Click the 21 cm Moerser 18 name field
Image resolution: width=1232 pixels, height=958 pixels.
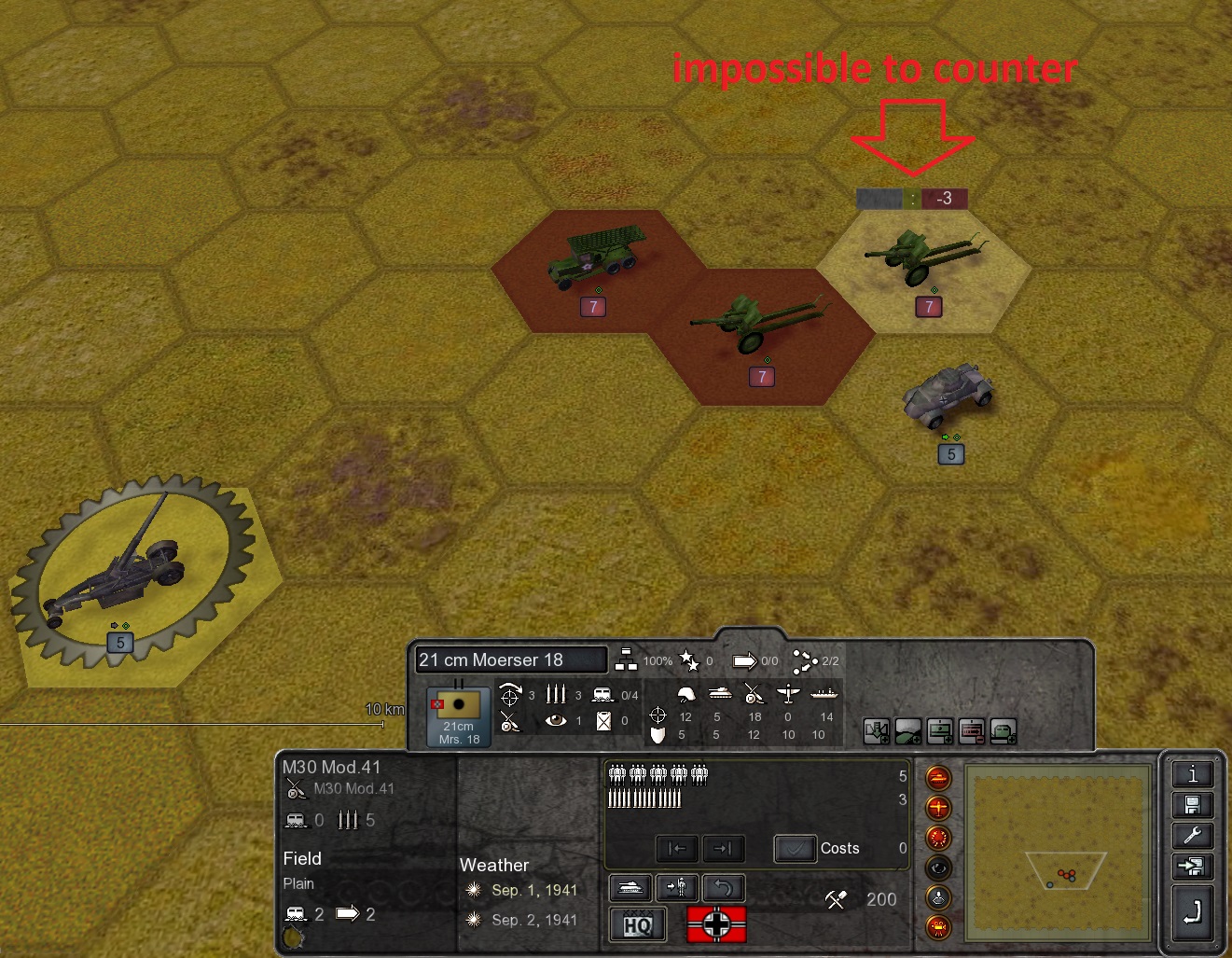pos(510,660)
